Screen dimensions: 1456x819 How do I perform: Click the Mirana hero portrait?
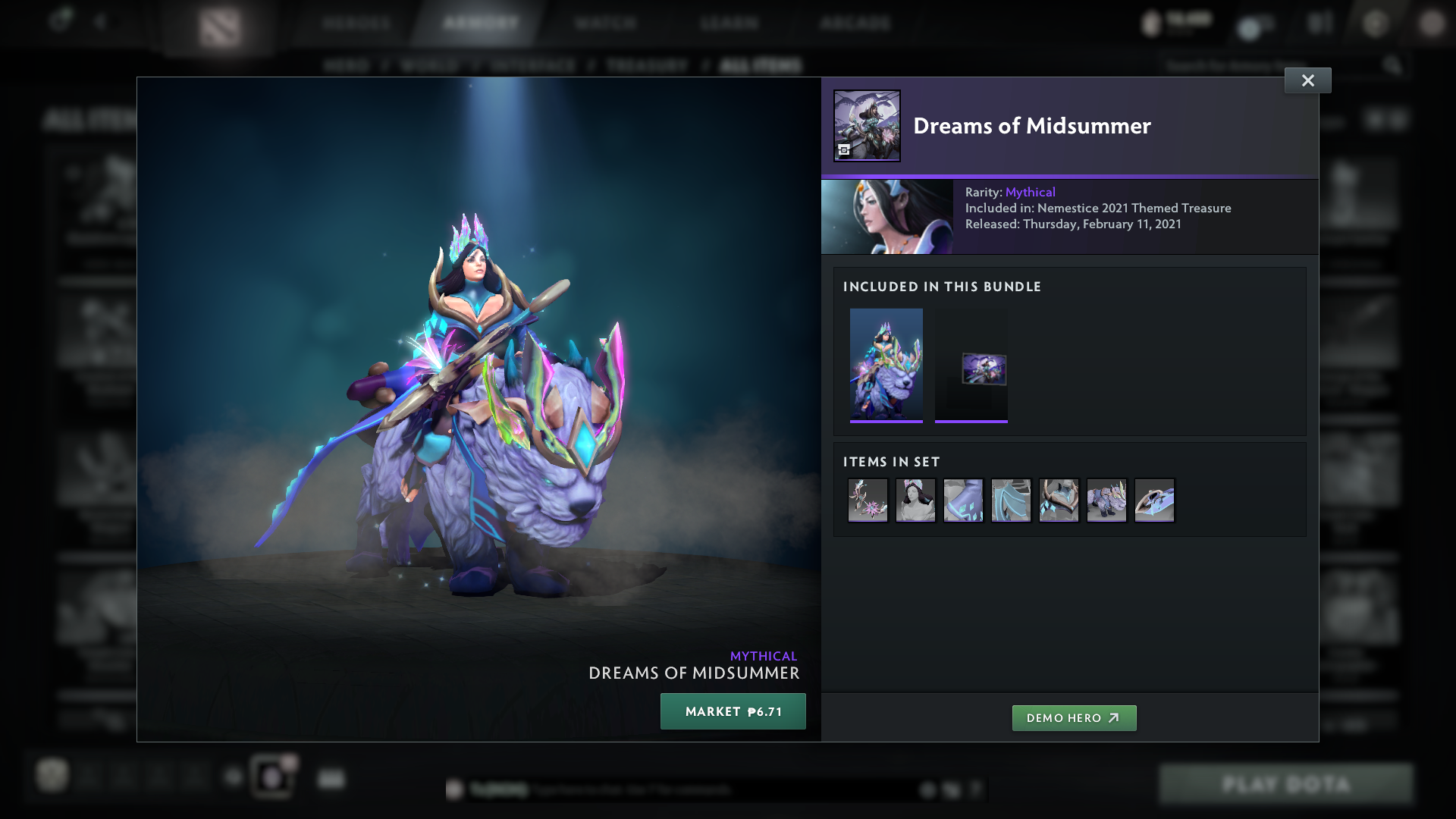(887, 217)
